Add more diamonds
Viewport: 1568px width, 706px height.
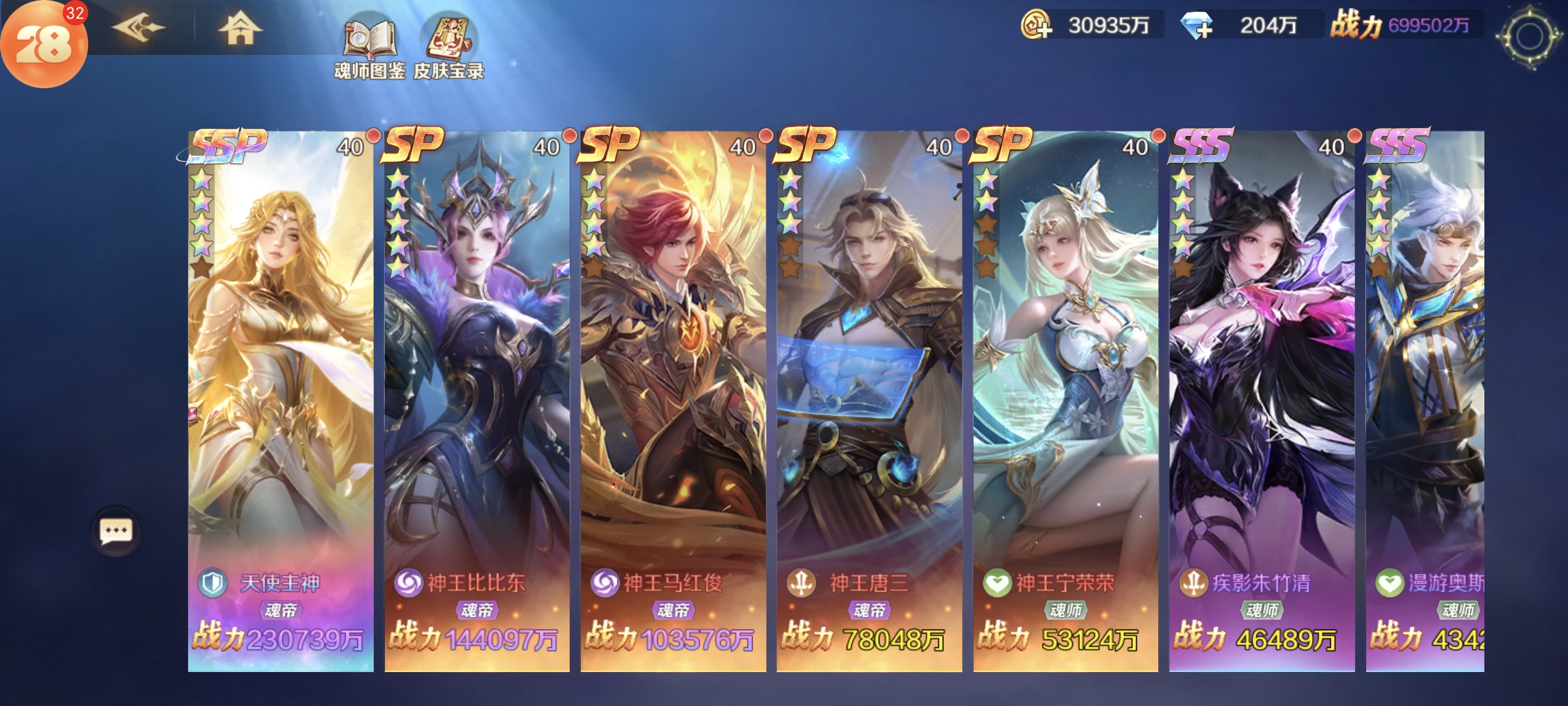click(1197, 26)
